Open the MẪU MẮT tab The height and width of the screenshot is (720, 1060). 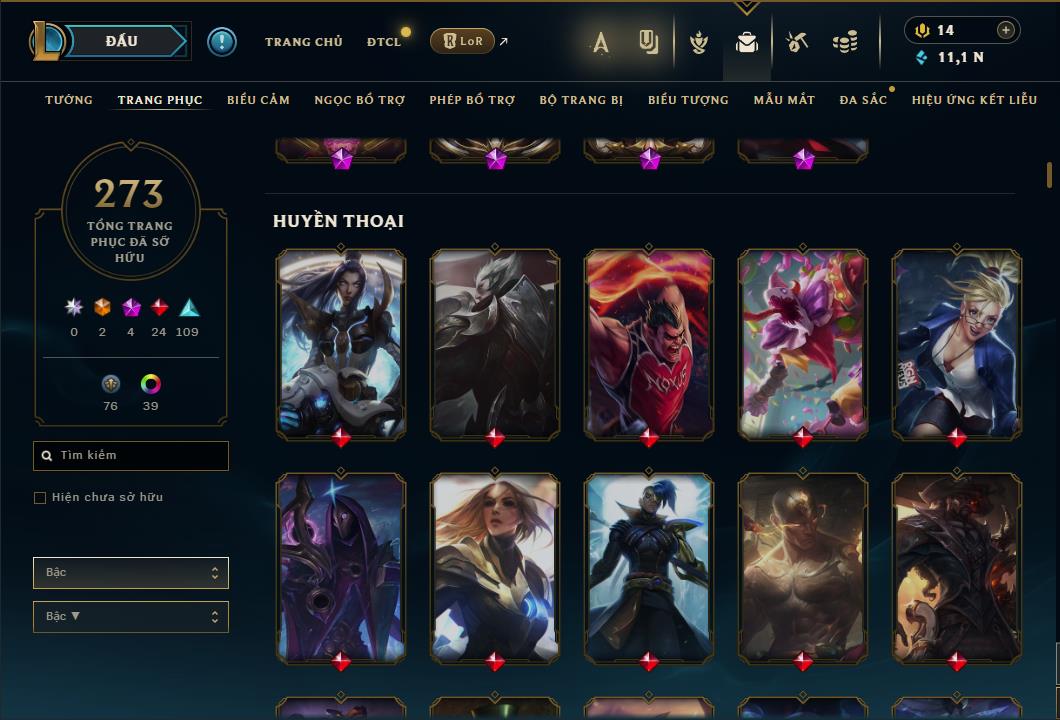pyautogui.click(x=784, y=100)
